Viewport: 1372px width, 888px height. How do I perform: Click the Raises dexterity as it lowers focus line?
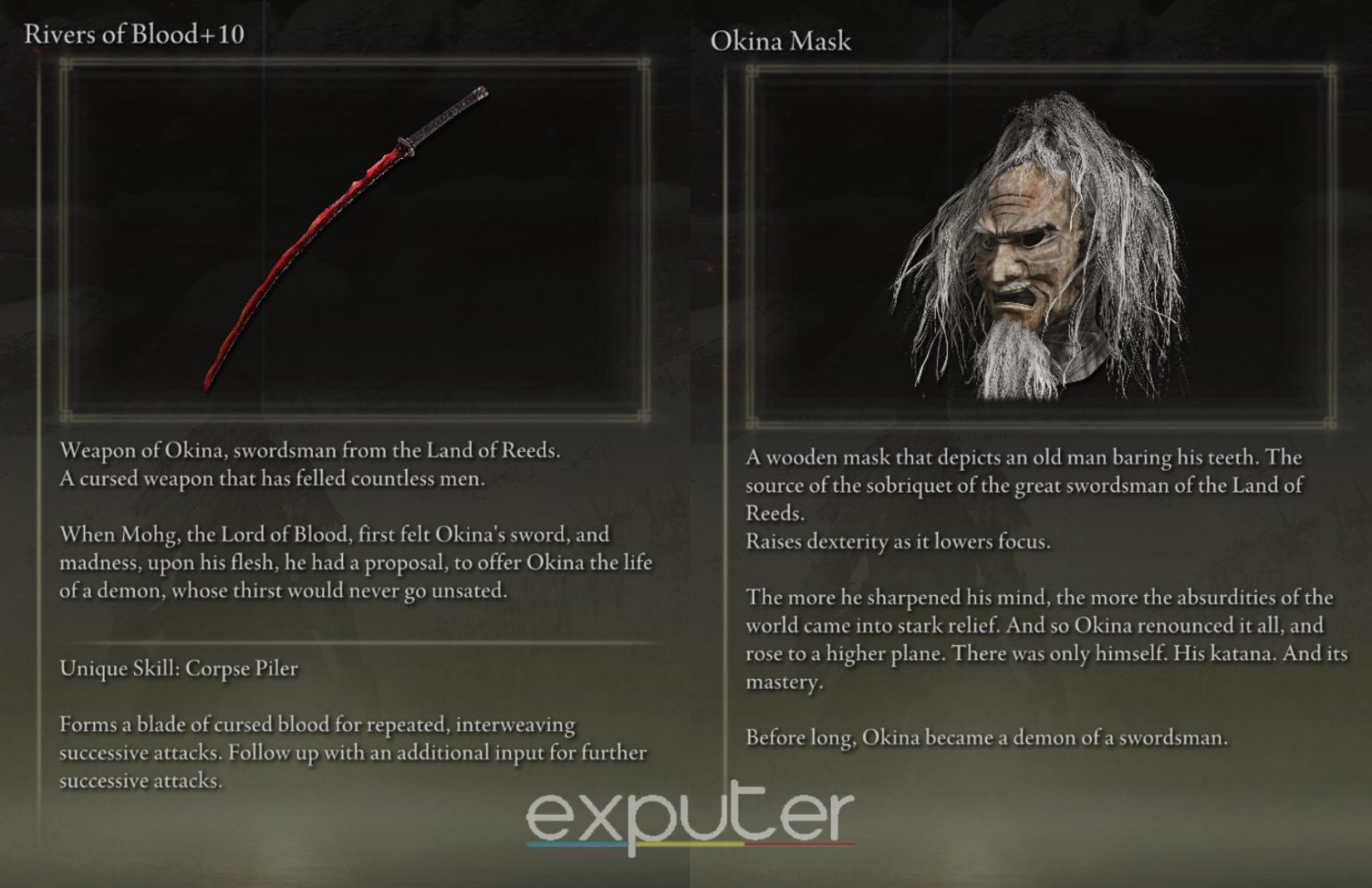click(893, 541)
